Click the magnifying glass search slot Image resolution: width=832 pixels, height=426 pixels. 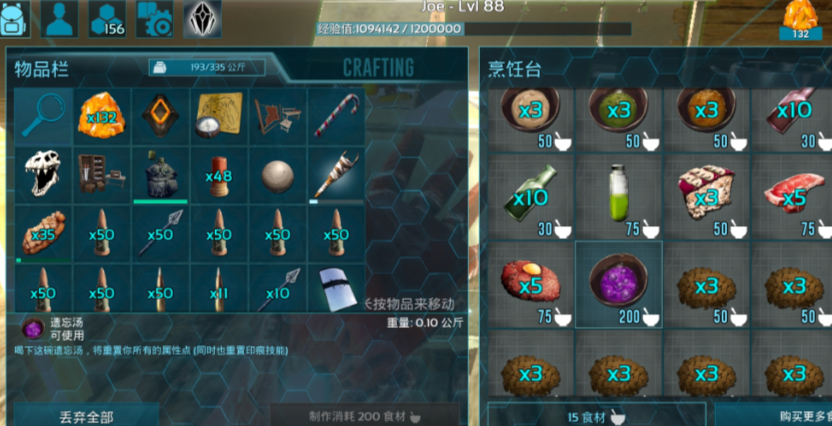click(x=42, y=115)
